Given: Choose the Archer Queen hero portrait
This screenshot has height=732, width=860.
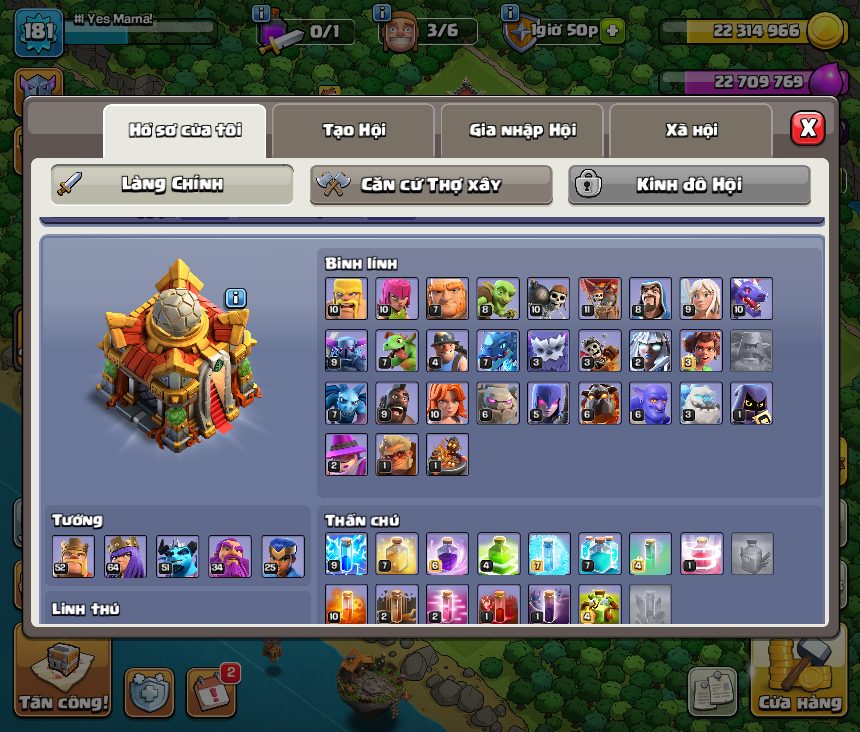Looking at the screenshot, I should tap(125, 557).
